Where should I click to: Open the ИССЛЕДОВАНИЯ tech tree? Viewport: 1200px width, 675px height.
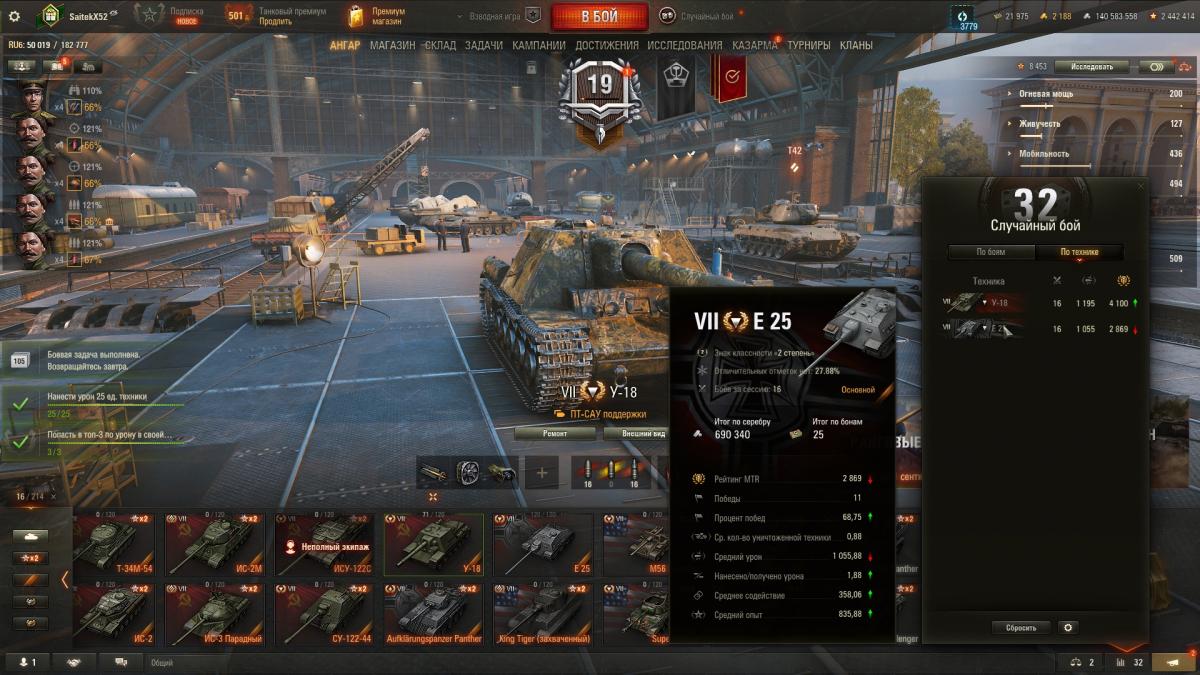click(684, 45)
